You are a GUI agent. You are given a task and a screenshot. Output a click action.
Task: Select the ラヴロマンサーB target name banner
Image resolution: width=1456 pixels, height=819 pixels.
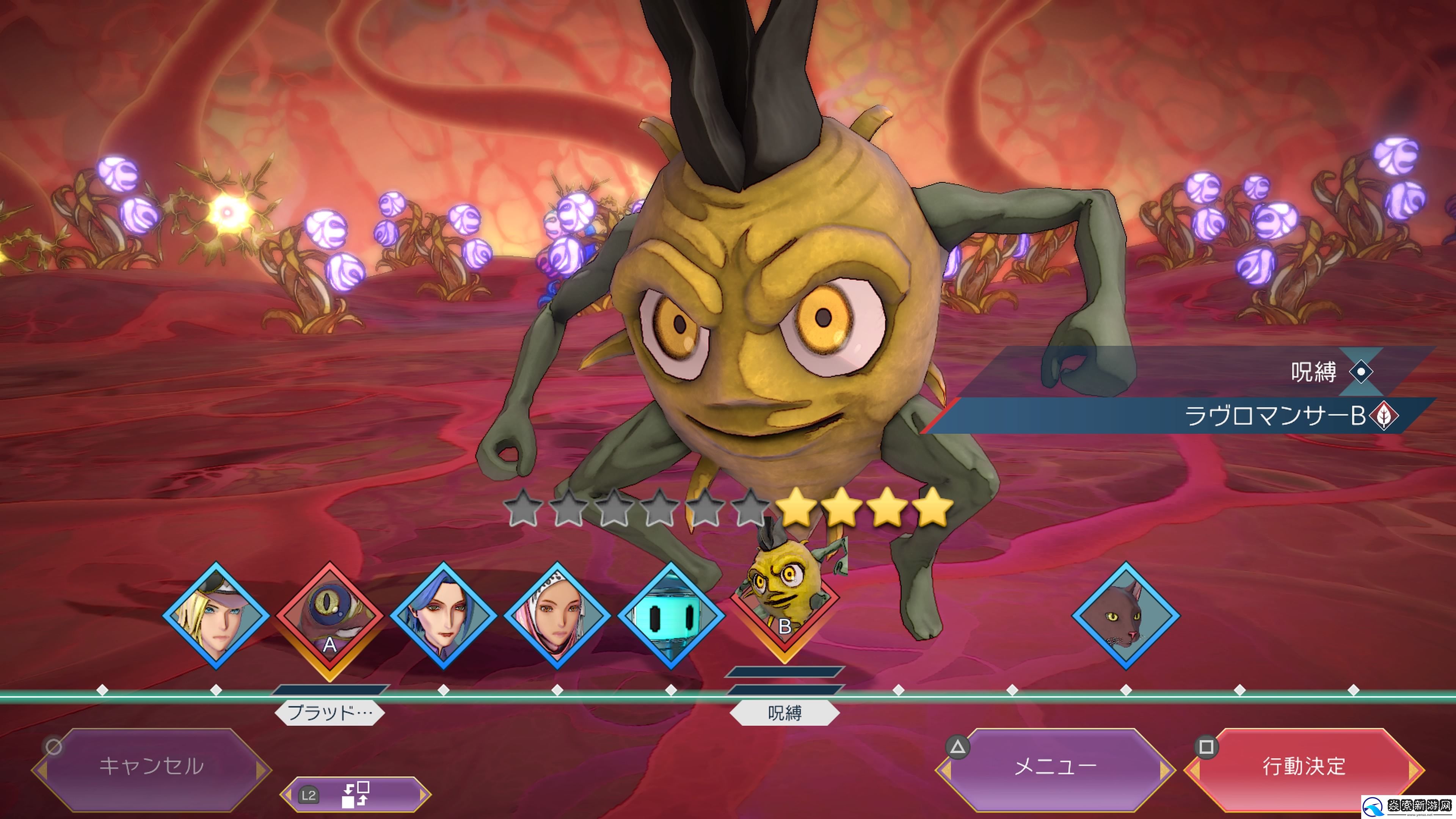click(1274, 416)
